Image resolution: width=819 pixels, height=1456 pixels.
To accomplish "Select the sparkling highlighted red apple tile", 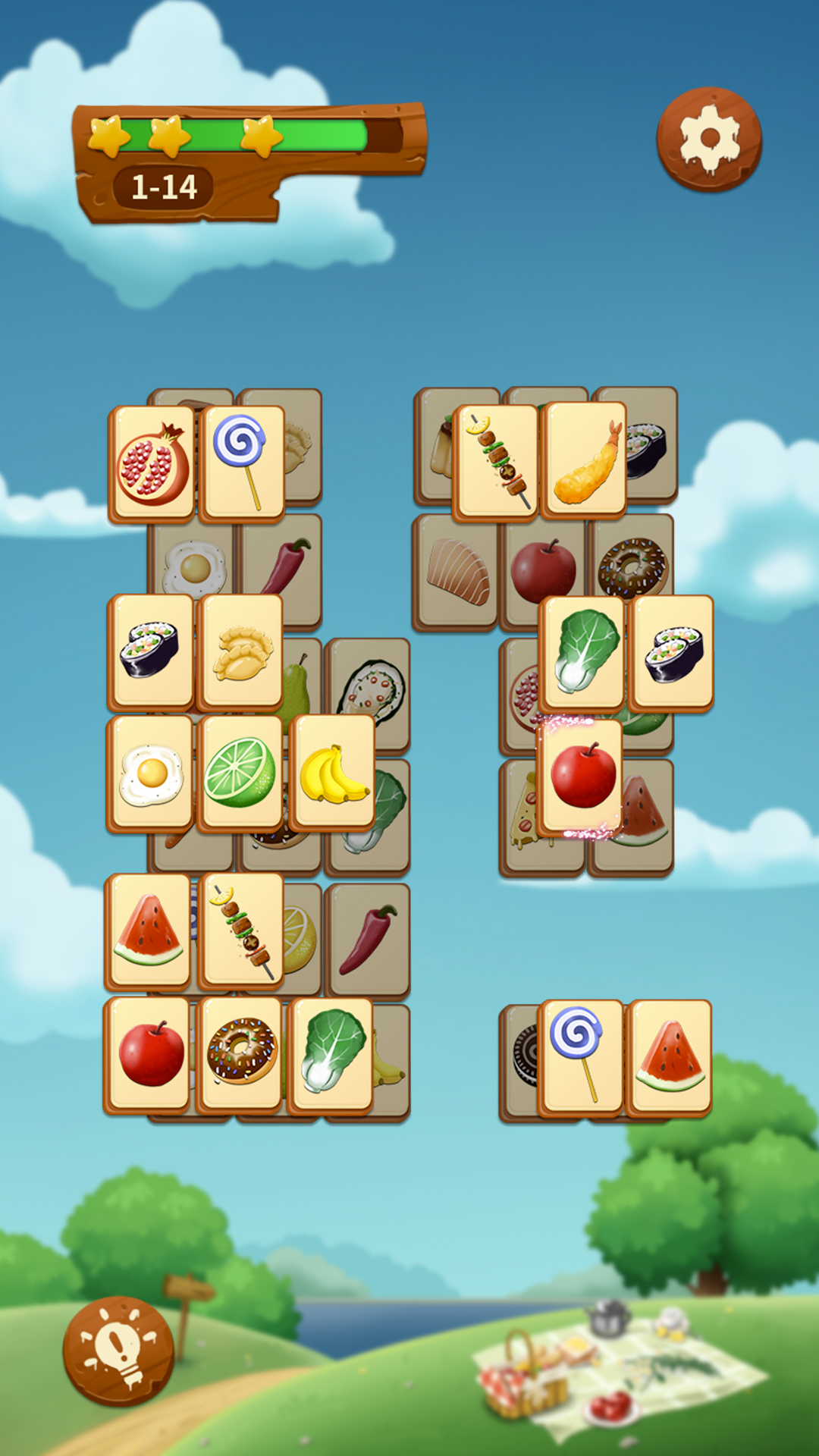I will click(x=582, y=776).
